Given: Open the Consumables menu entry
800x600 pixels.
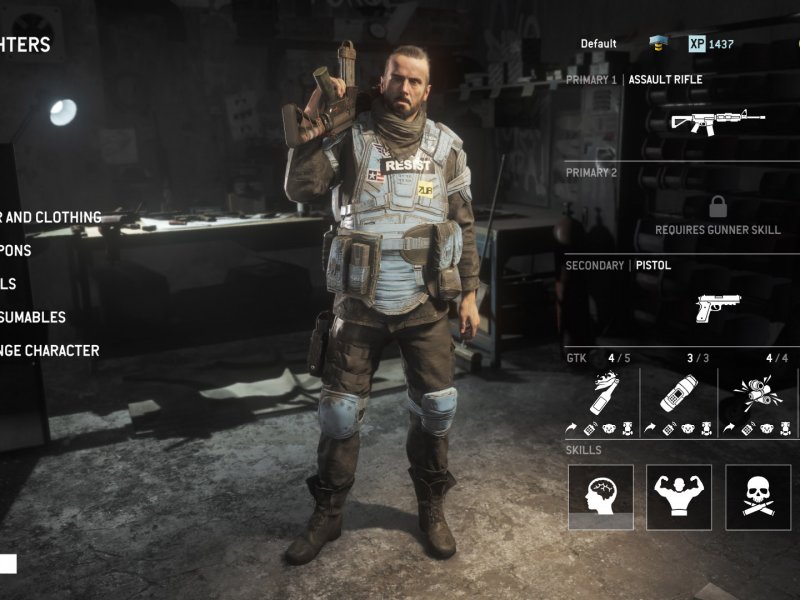Looking at the screenshot, I should (x=35, y=317).
